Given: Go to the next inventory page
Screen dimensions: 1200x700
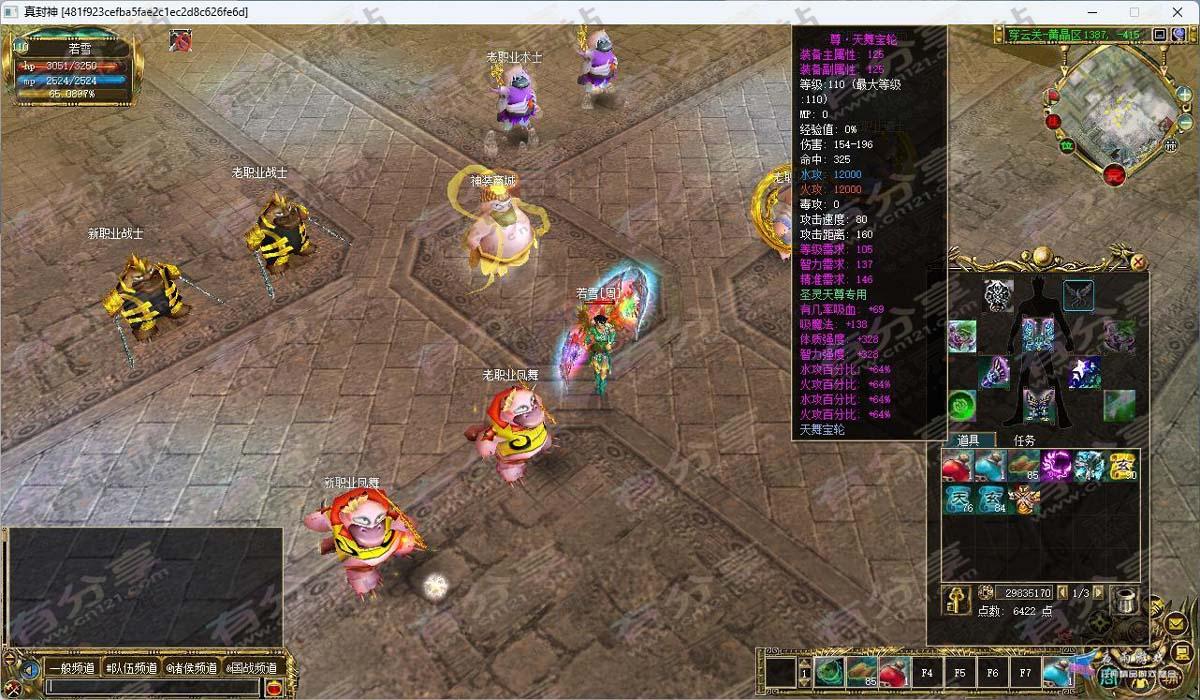Looking at the screenshot, I should coord(1099,593).
